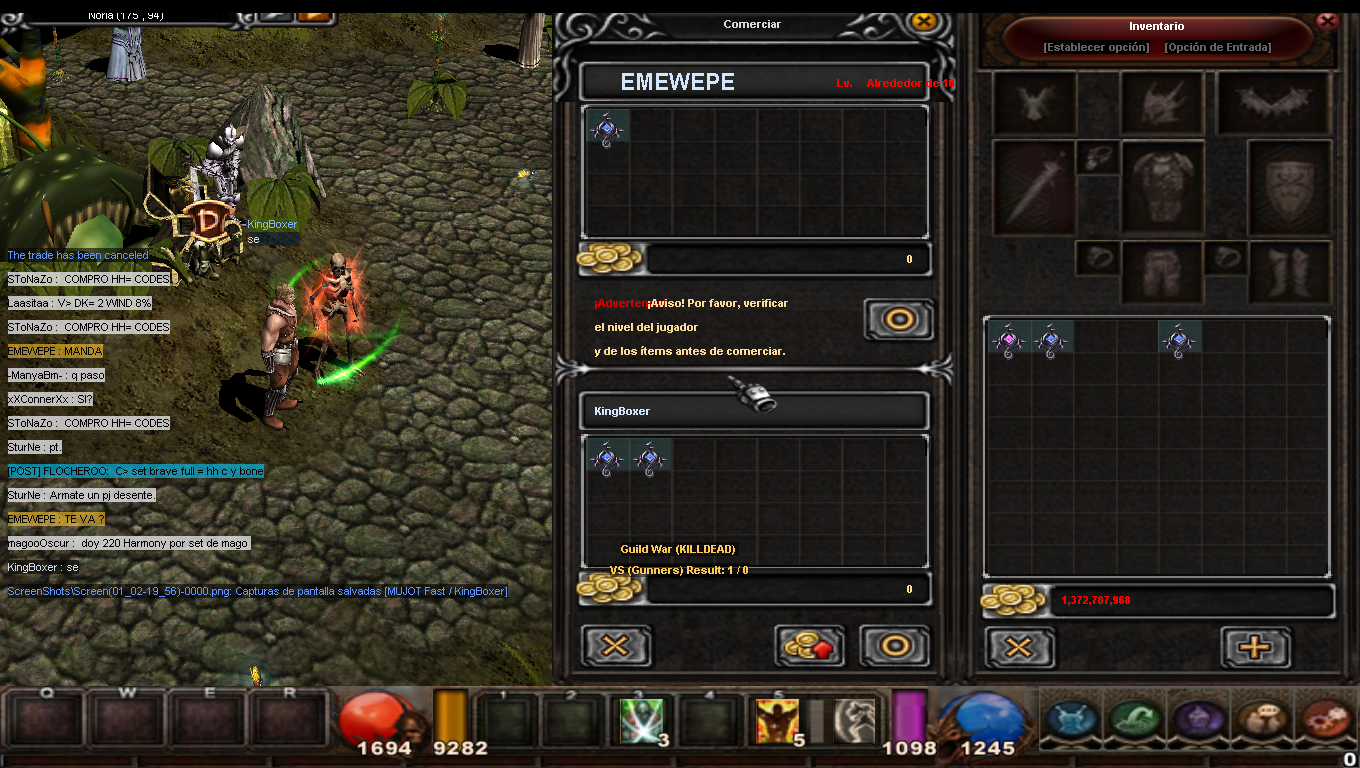
Task: Confirm the trade with the circle button
Action: click(895, 646)
